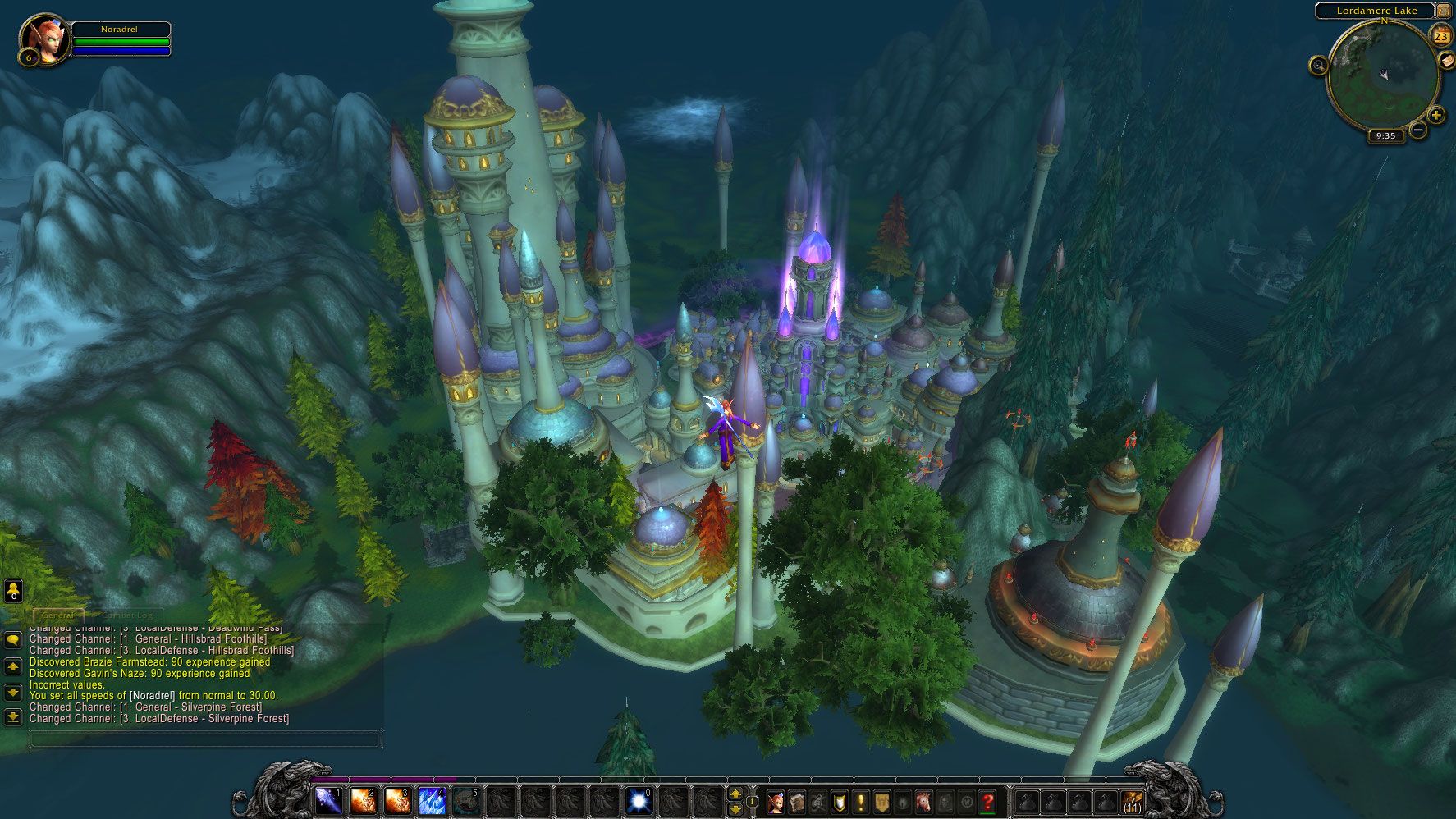Select the General chat tab
Viewport: 1456px width, 819px height.
coord(57,614)
